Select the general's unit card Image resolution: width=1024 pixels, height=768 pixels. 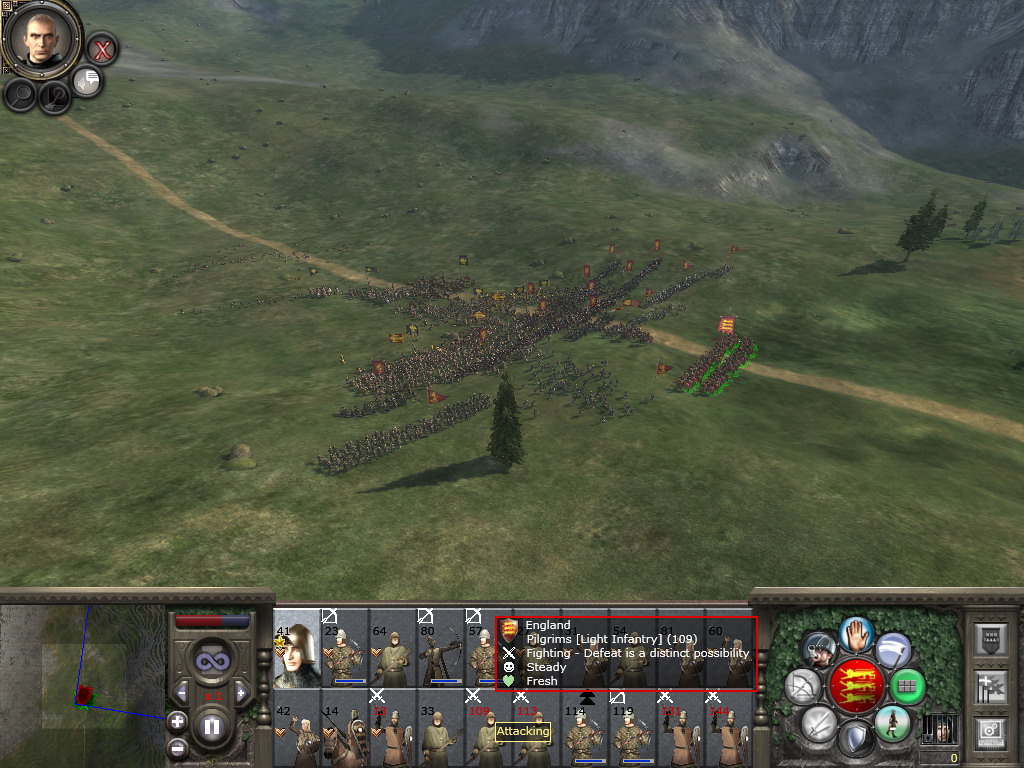pos(296,648)
